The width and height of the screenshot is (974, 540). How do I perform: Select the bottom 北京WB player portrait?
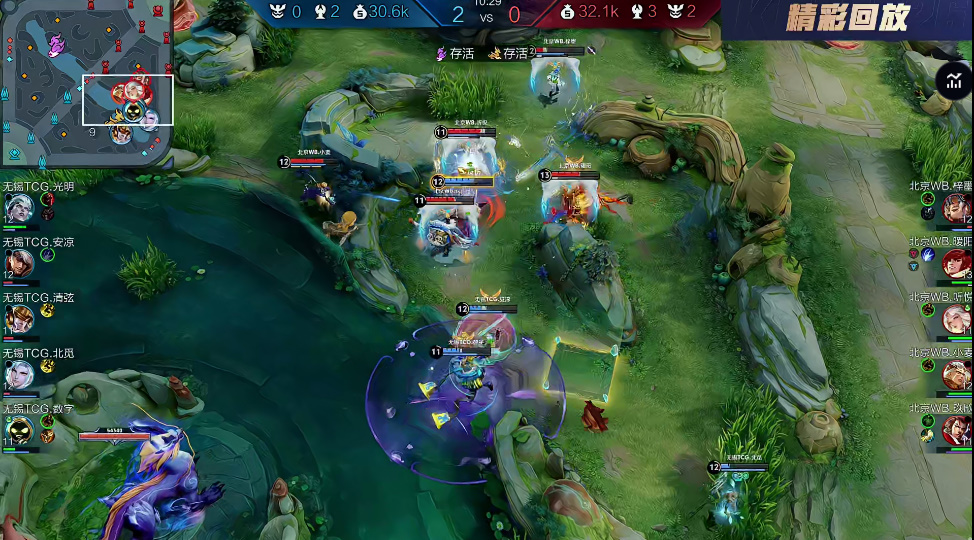tap(956, 430)
